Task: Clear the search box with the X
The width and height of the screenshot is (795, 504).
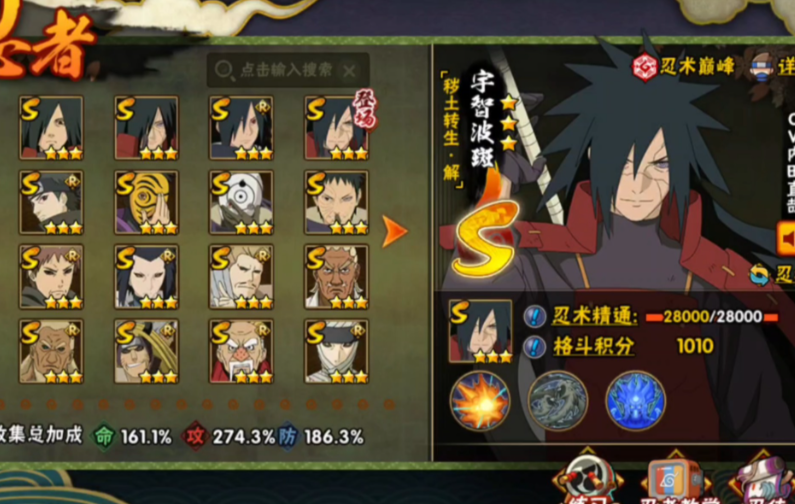Action: click(x=349, y=70)
